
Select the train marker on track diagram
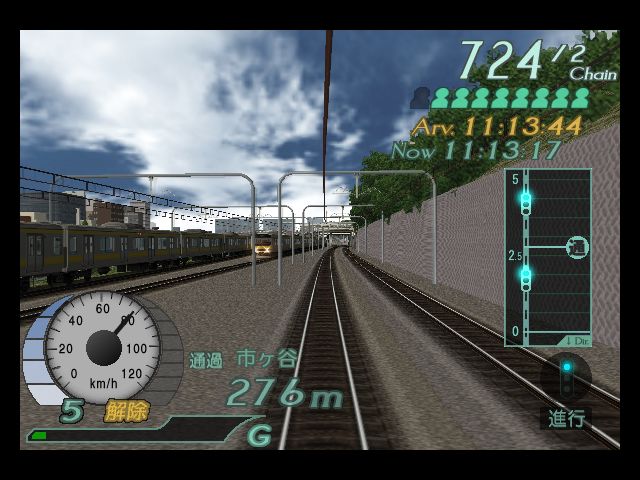577,246
